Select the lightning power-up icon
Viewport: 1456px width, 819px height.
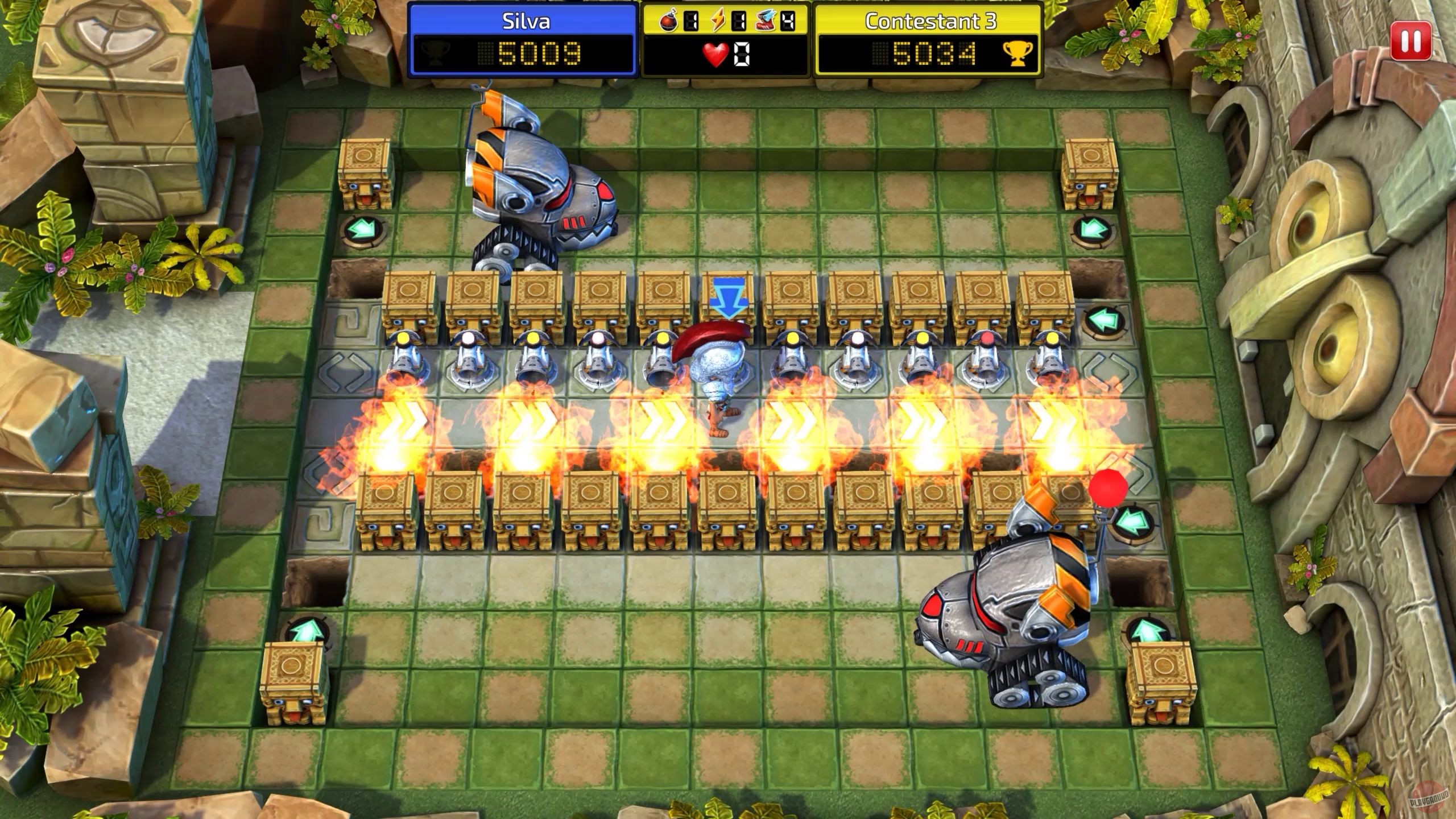coord(718,20)
